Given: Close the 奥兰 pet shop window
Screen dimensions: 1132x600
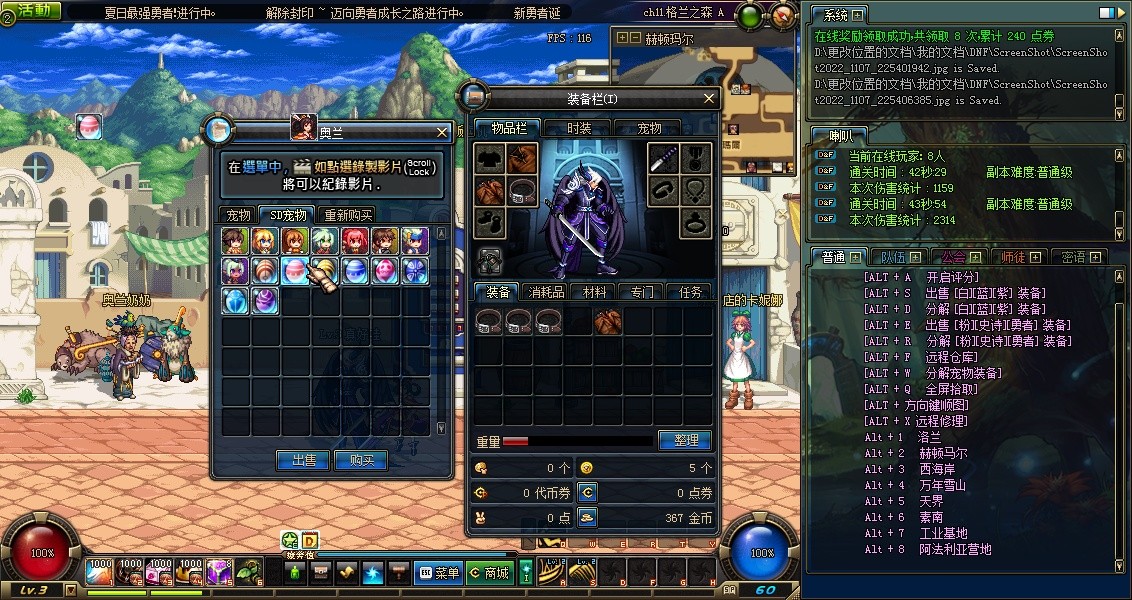Looking at the screenshot, I should (x=442, y=132).
